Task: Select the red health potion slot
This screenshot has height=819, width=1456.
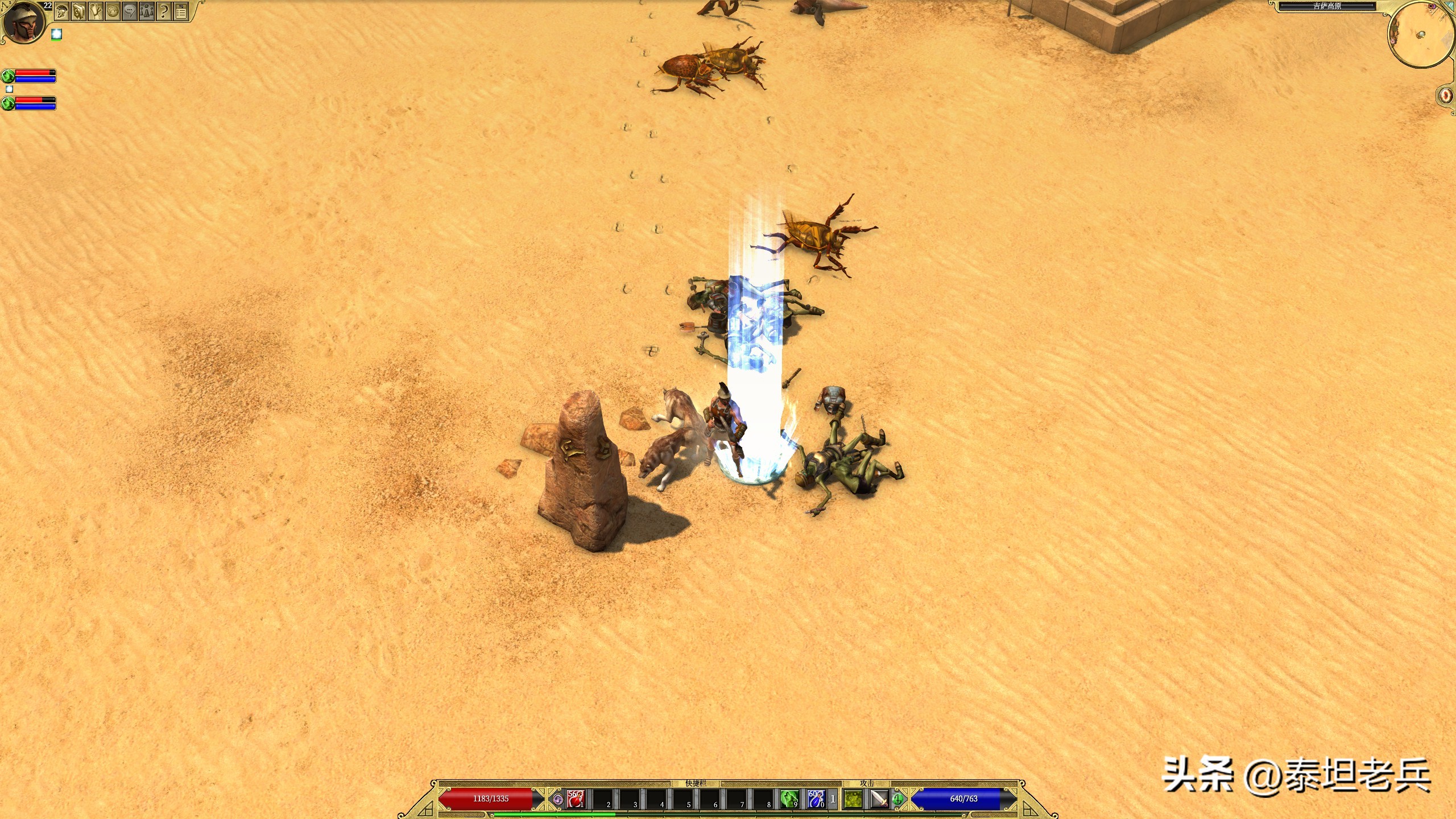Action: (x=576, y=799)
